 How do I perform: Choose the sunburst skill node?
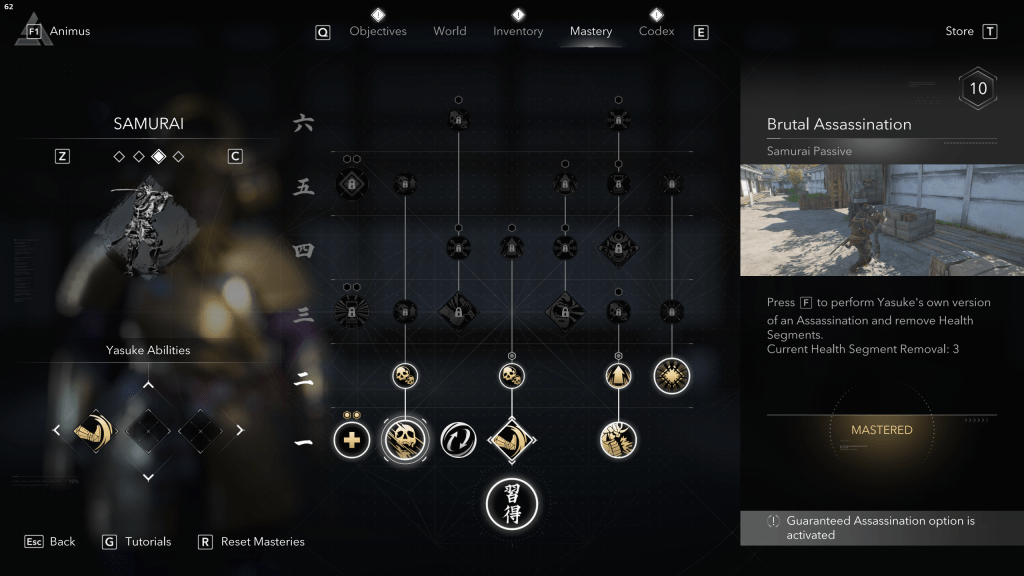point(672,376)
